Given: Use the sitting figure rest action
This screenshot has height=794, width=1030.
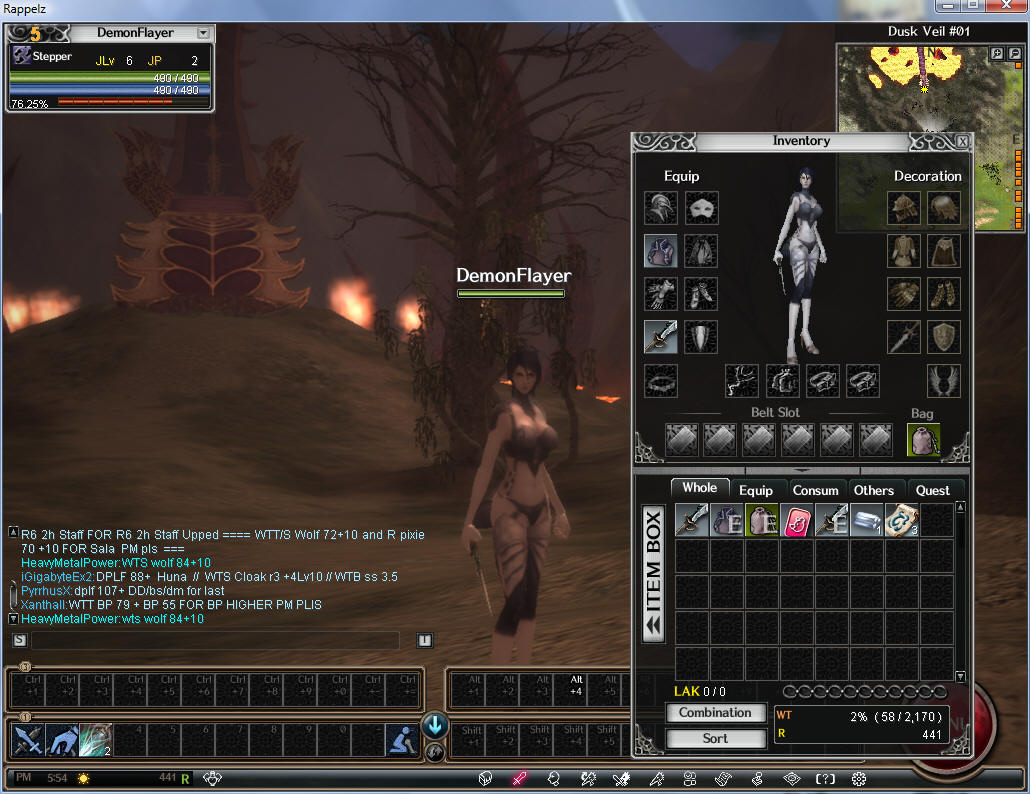Looking at the screenshot, I should point(402,740).
